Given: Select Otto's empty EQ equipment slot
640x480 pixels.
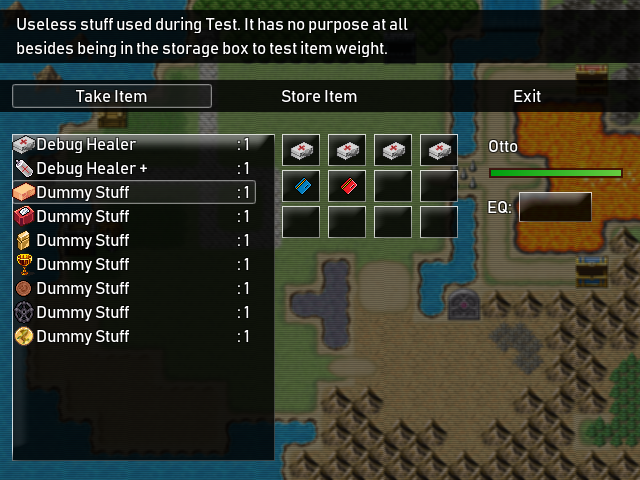Looking at the screenshot, I should [554, 207].
